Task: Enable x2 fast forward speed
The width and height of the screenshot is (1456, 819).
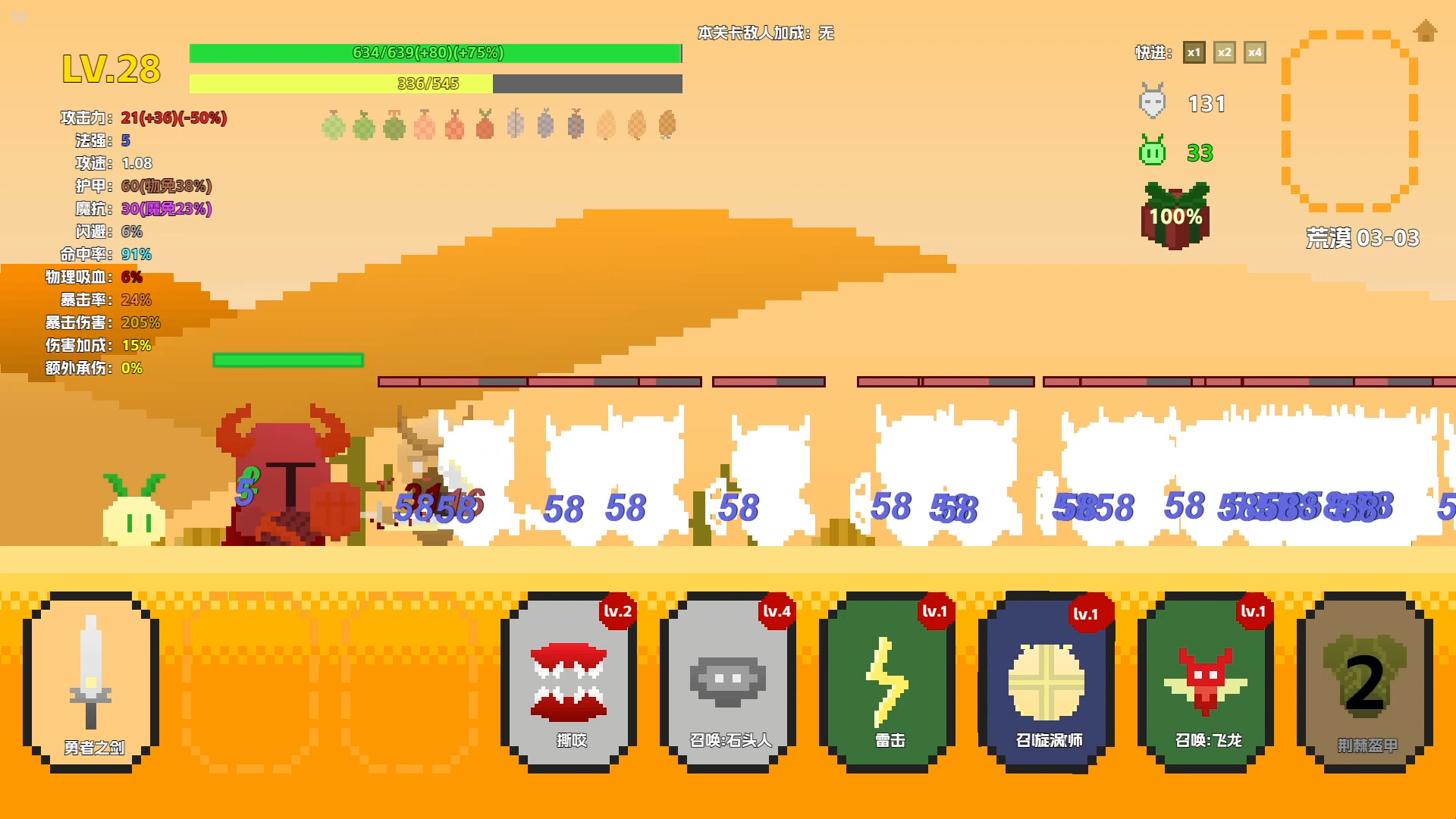Action: click(x=1225, y=52)
